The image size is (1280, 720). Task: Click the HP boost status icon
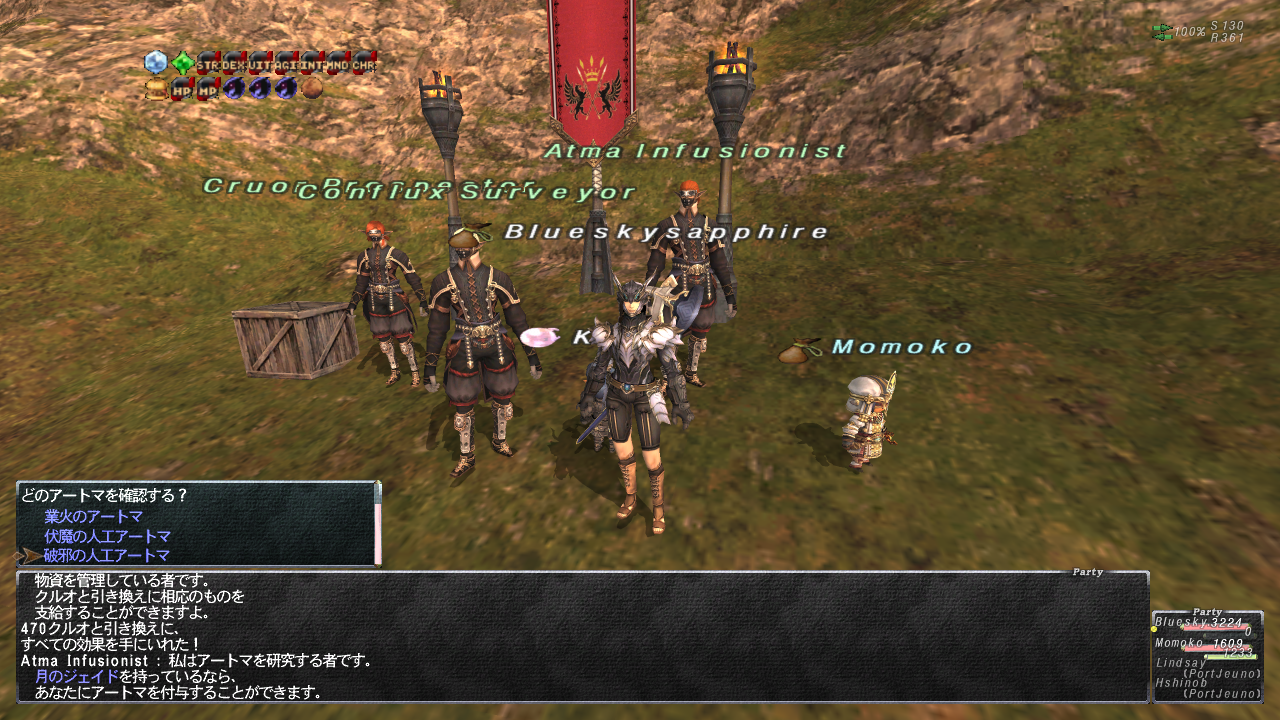(182, 89)
